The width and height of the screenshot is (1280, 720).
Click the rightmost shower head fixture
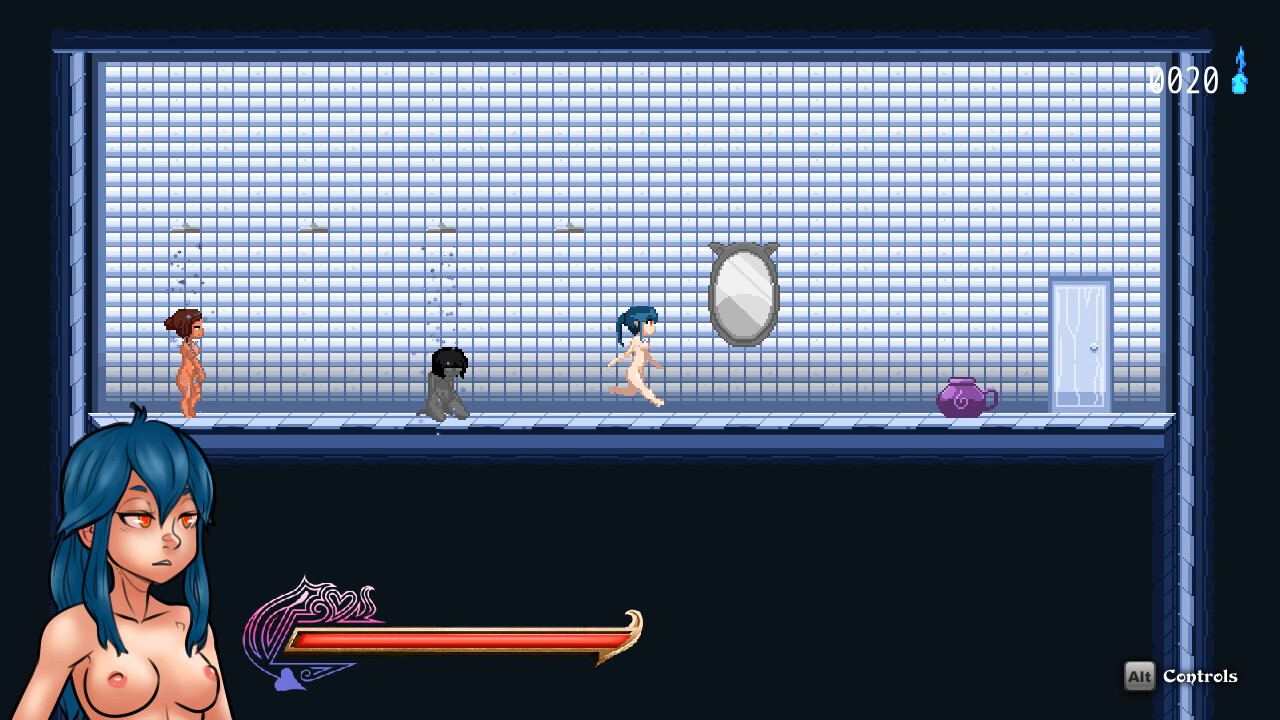tap(568, 228)
